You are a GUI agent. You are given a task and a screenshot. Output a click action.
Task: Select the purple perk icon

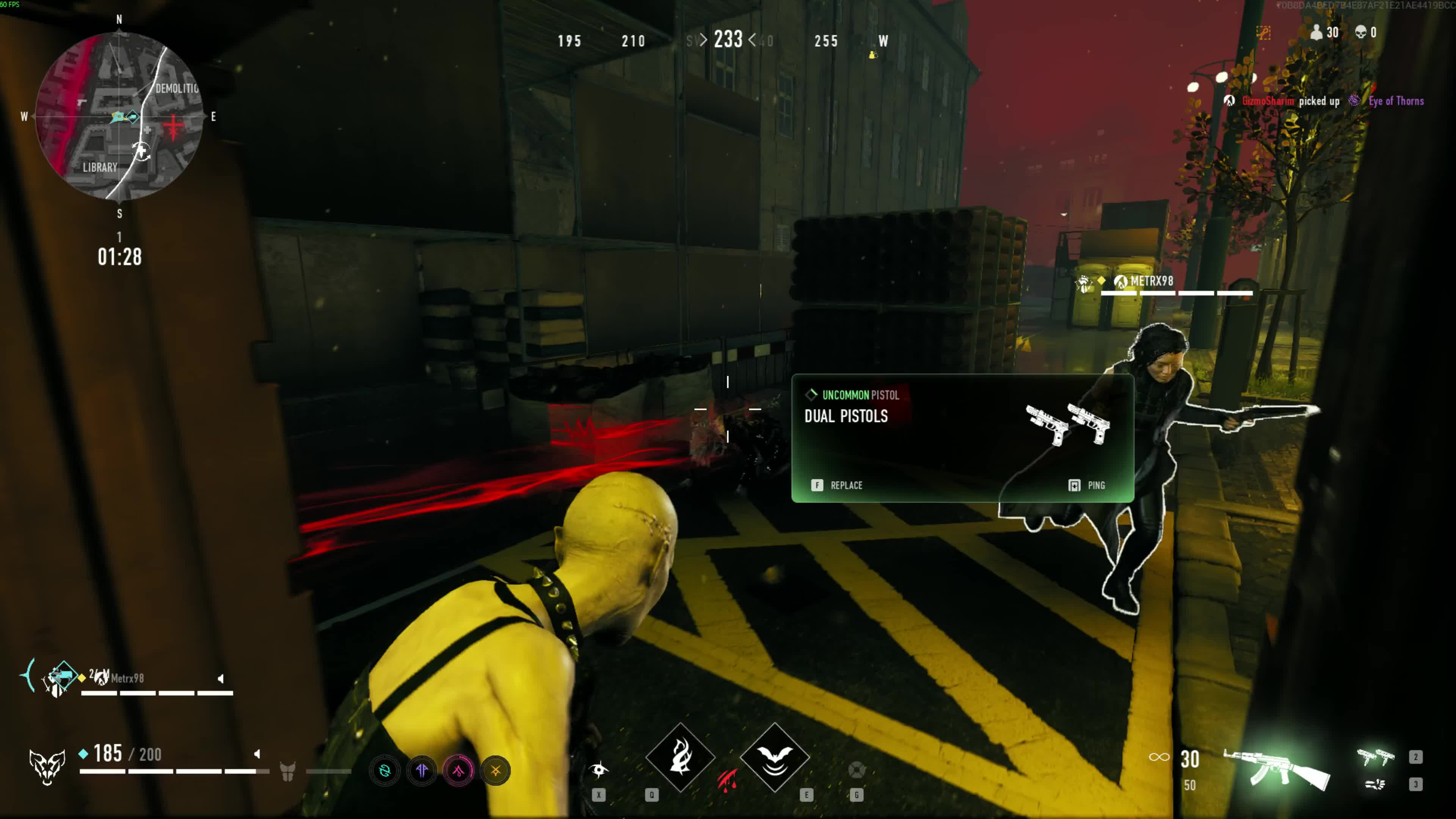[422, 770]
